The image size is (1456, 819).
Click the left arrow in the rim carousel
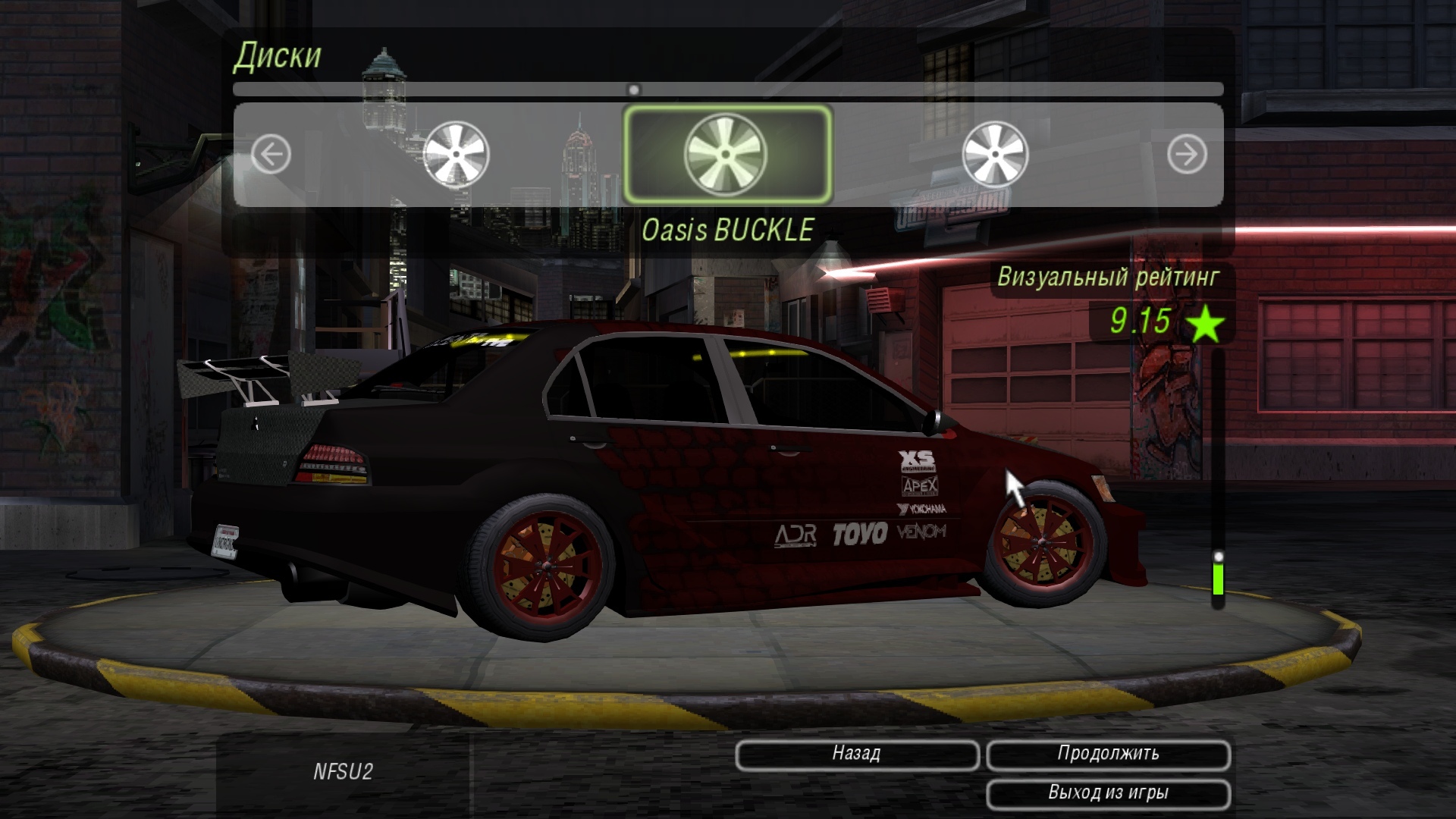click(271, 155)
